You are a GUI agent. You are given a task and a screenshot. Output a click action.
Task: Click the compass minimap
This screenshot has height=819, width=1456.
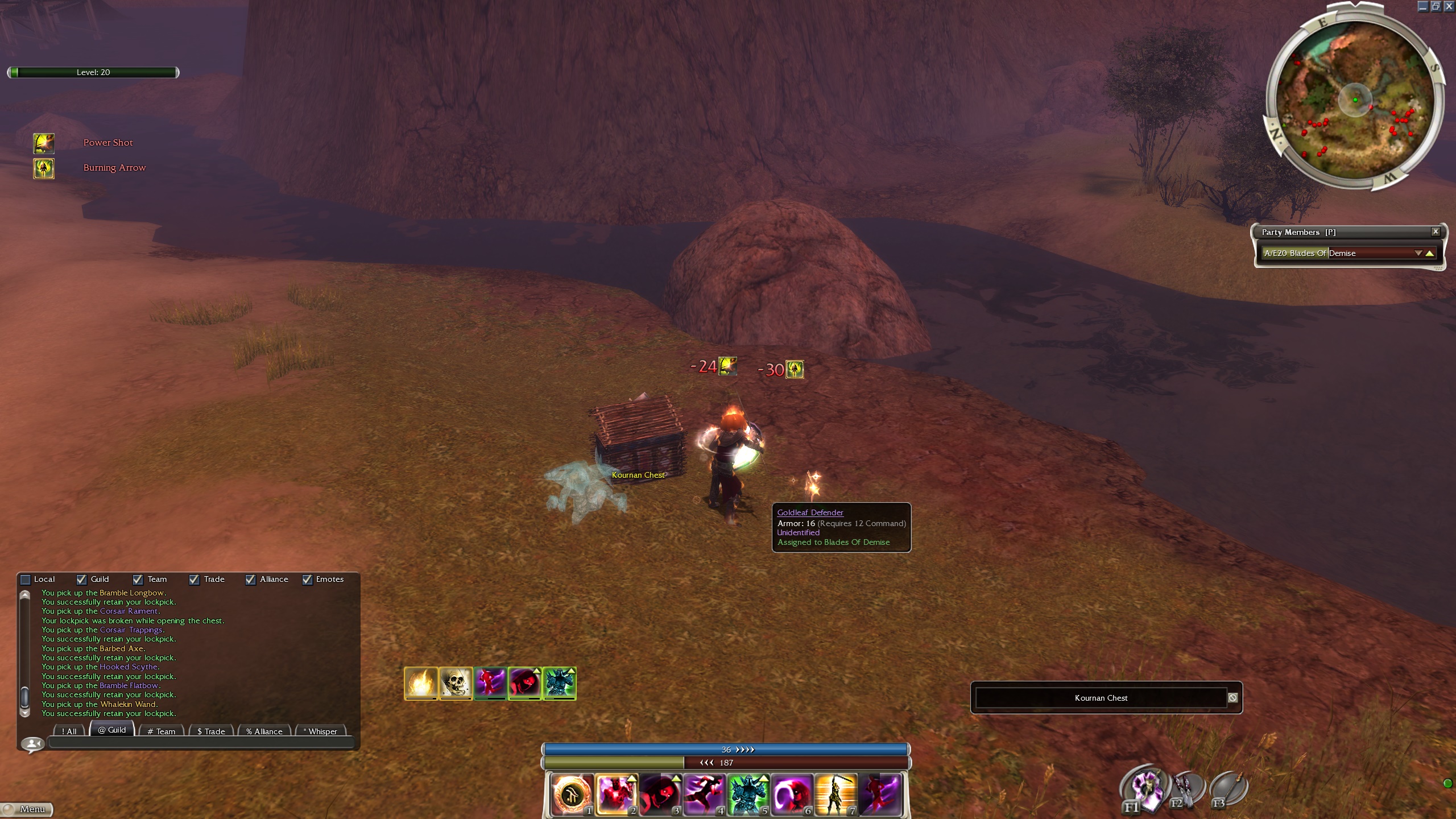pyautogui.click(x=1354, y=101)
